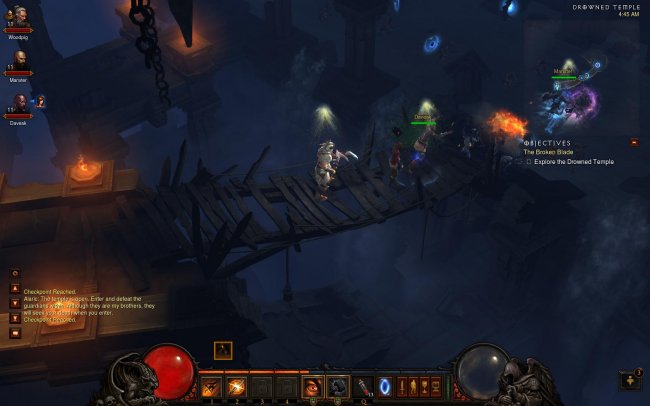Activate the first hotbar skill
This screenshot has width=650, height=406.
[211, 386]
